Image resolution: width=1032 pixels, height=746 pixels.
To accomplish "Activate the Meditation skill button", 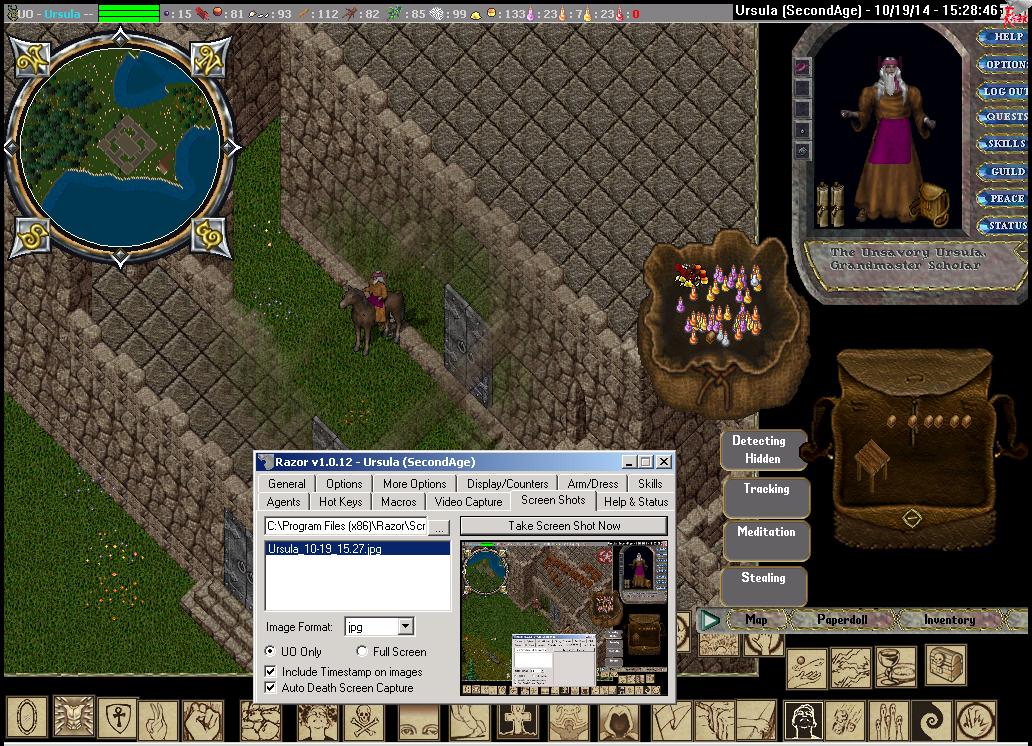I will click(766, 533).
